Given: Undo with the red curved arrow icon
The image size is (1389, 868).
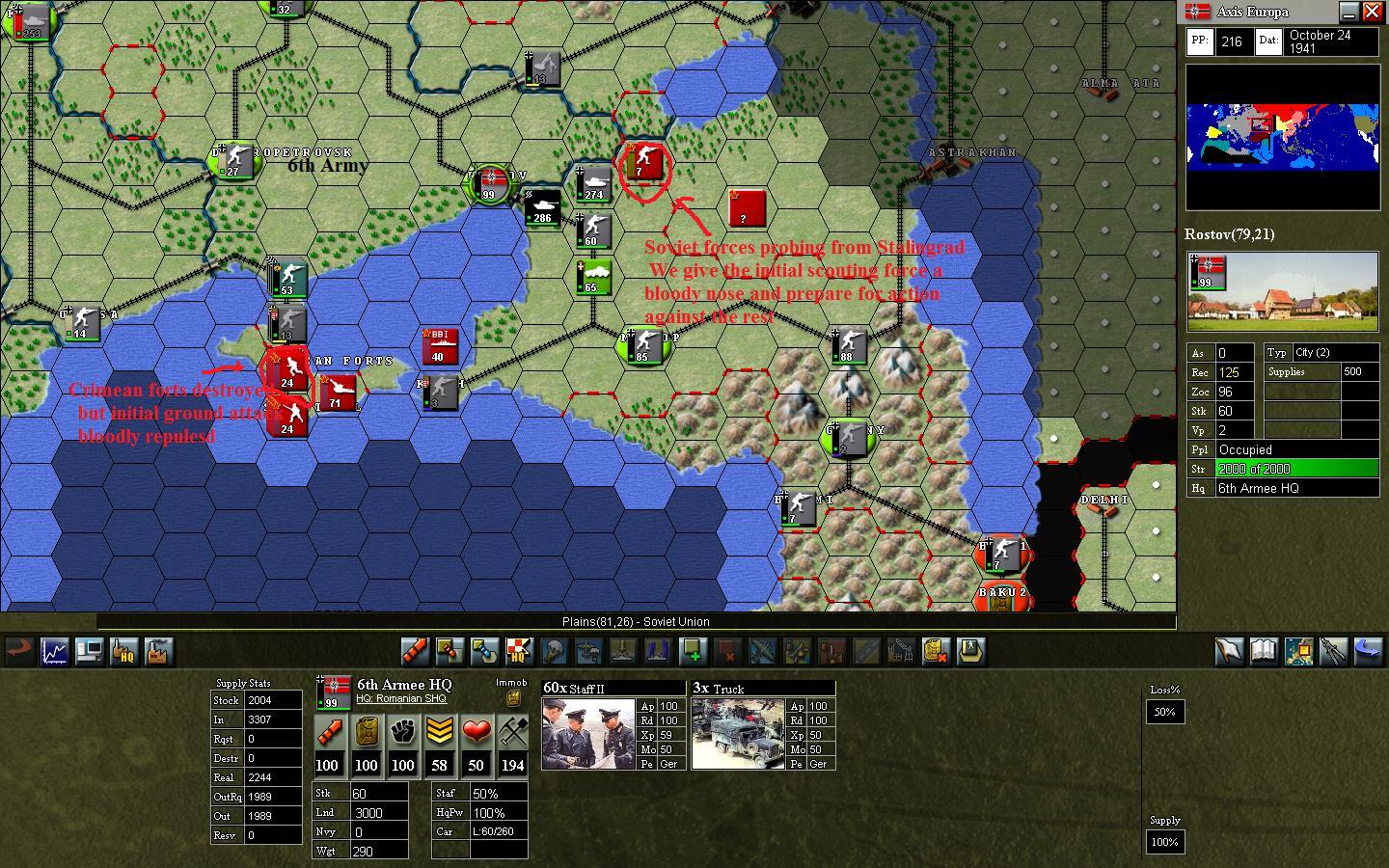Looking at the screenshot, I should [19, 652].
